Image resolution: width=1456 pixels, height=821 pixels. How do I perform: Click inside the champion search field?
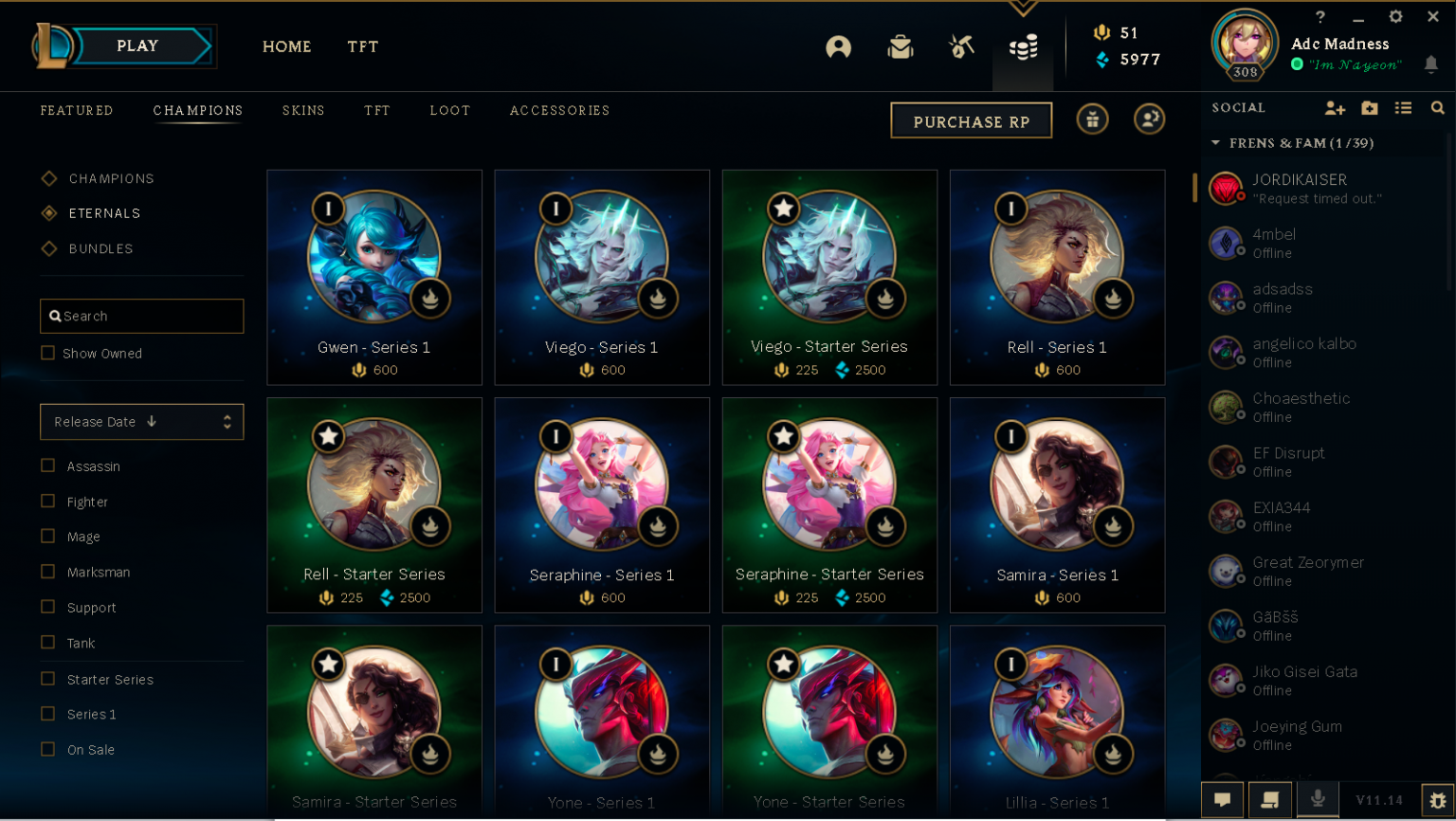coord(141,316)
